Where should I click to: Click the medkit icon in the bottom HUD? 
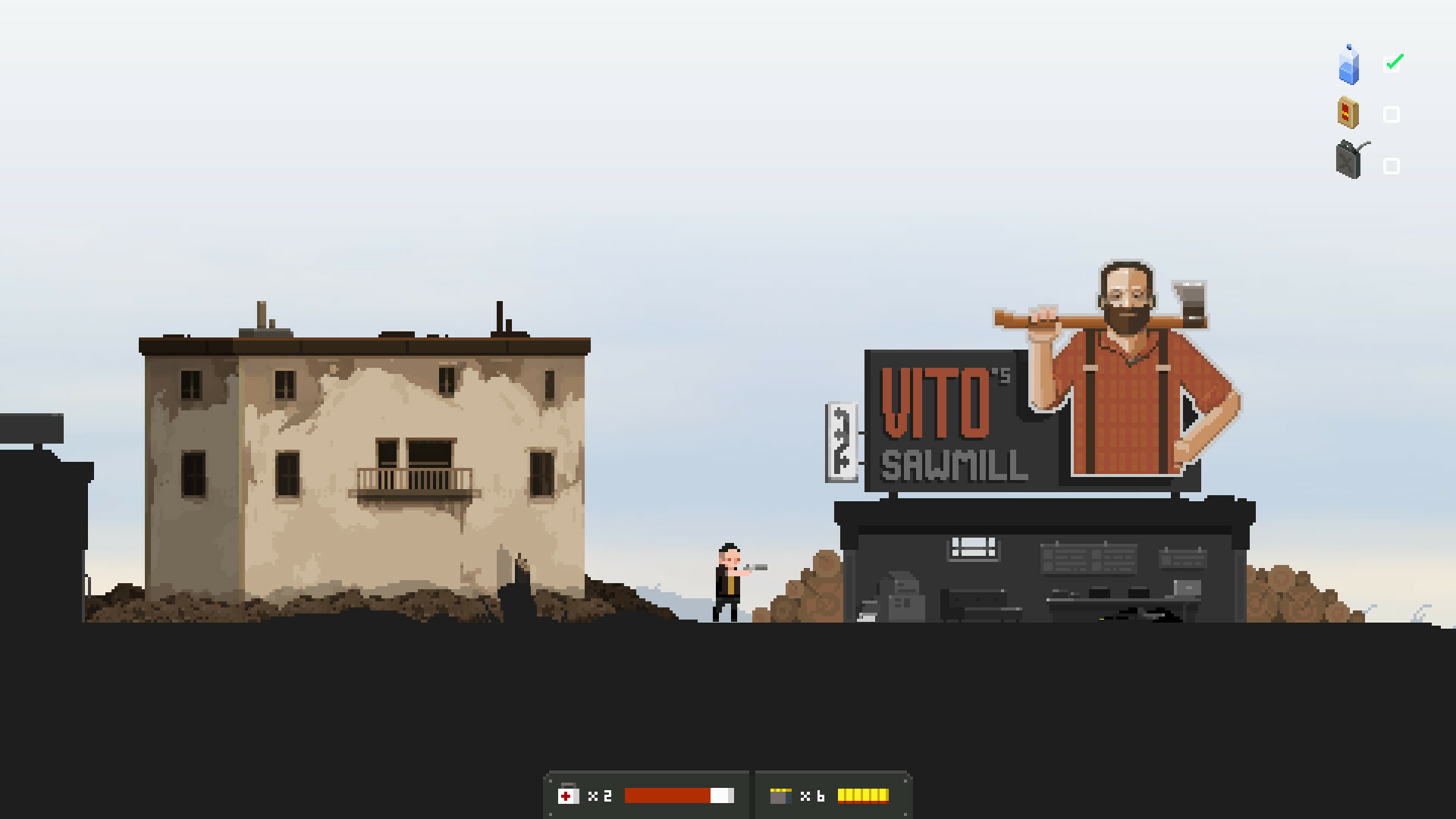point(567,795)
